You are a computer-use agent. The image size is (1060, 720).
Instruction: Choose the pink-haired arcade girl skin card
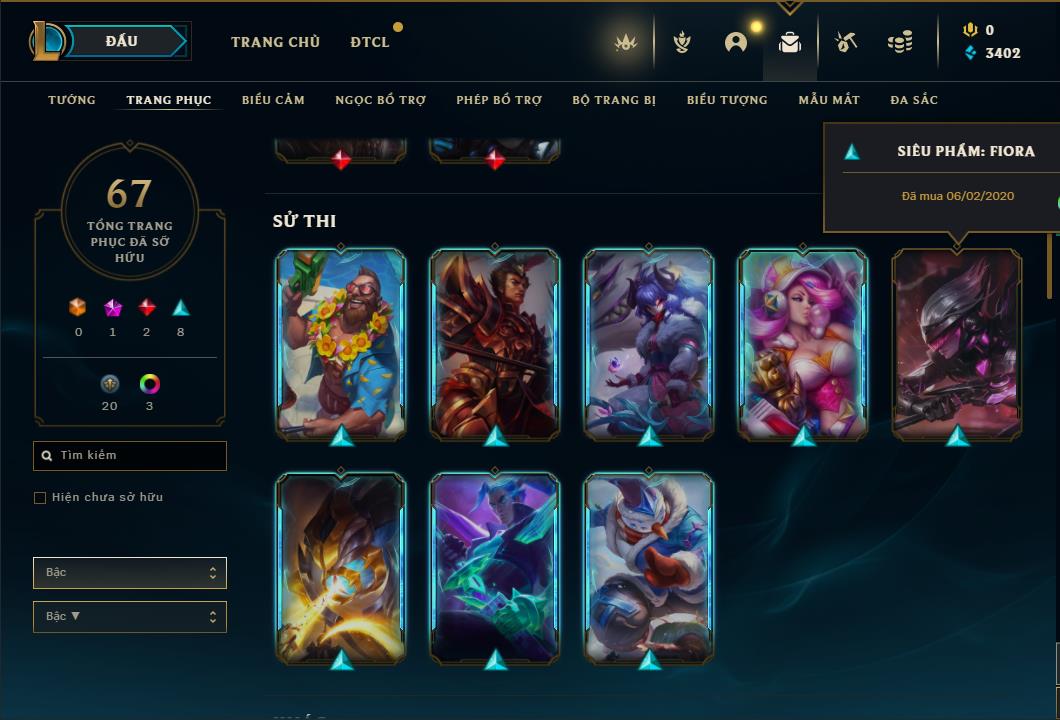tap(803, 342)
